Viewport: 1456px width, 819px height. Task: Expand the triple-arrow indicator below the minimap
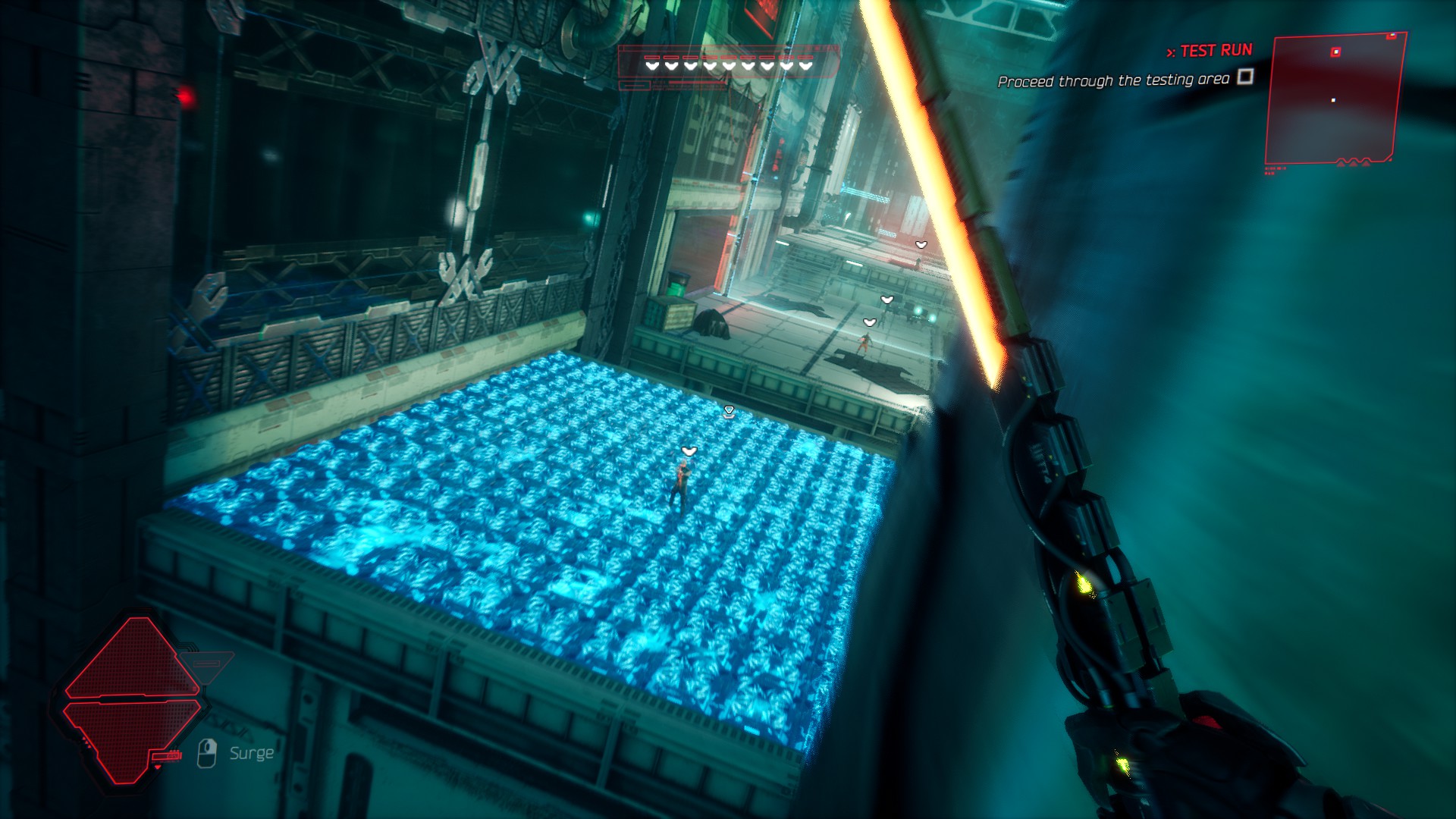coord(1353,164)
